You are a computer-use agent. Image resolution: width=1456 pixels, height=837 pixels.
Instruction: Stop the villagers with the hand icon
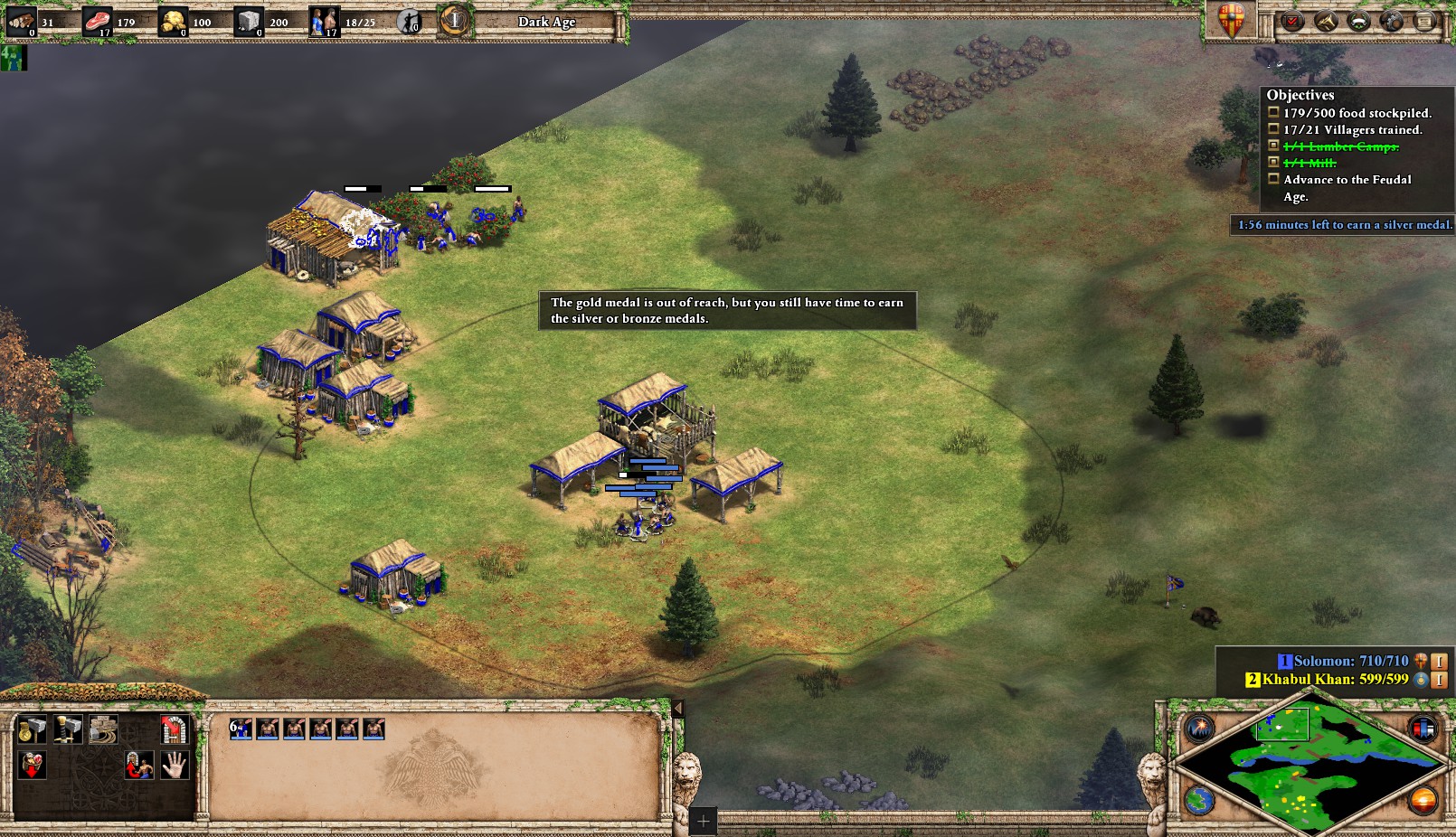(174, 766)
